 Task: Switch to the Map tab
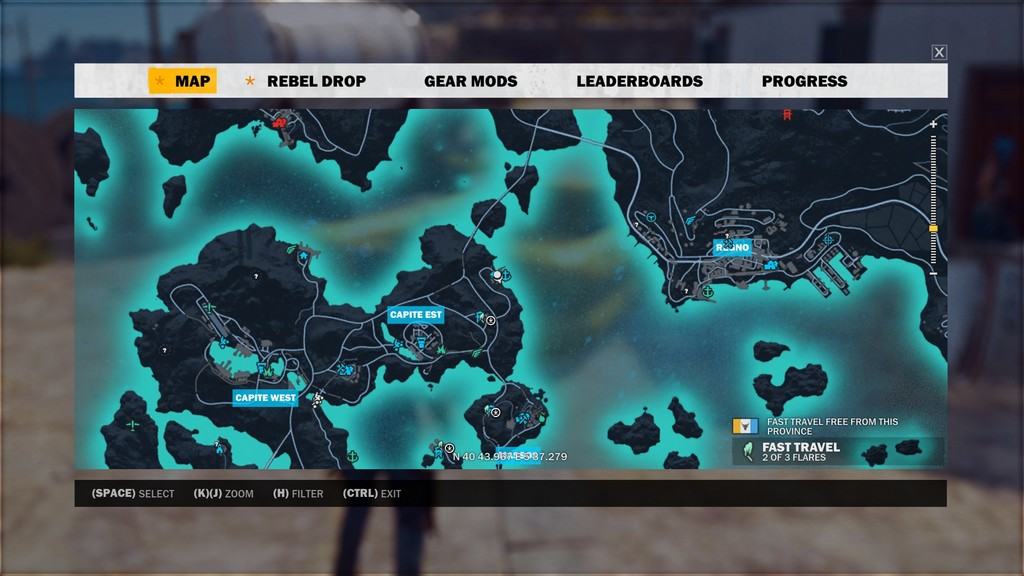pyautogui.click(x=182, y=81)
